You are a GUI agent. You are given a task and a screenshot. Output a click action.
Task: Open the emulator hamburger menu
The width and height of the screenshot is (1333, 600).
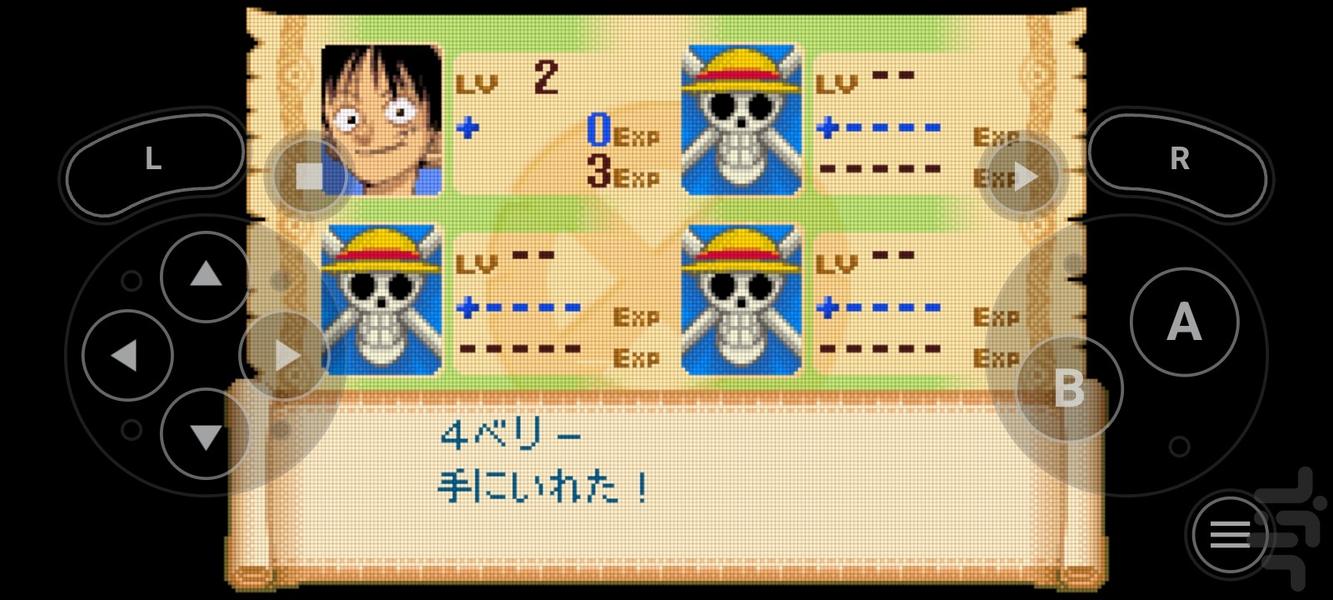(x=1230, y=536)
